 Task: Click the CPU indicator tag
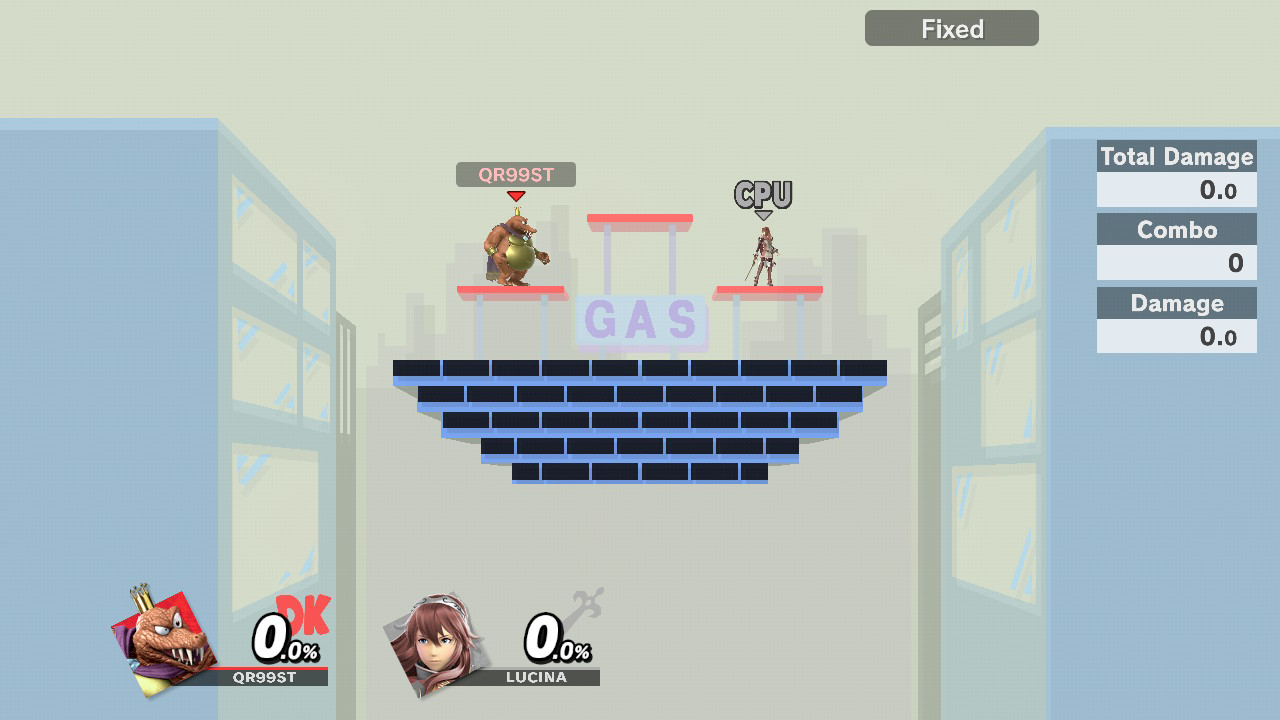coord(763,195)
